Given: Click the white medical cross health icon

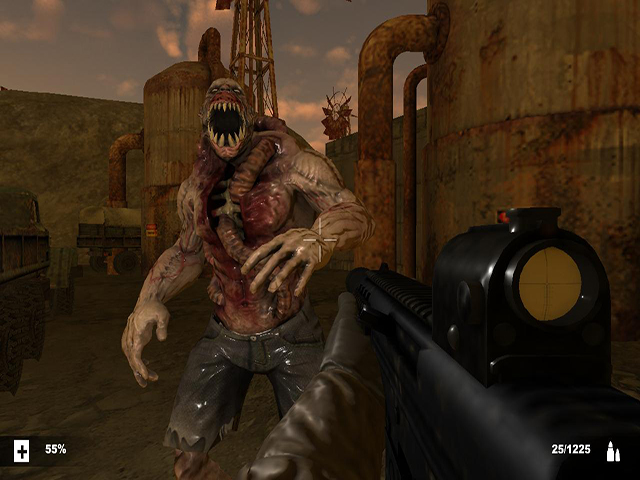Looking at the screenshot, I should click(x=22, y=451).
